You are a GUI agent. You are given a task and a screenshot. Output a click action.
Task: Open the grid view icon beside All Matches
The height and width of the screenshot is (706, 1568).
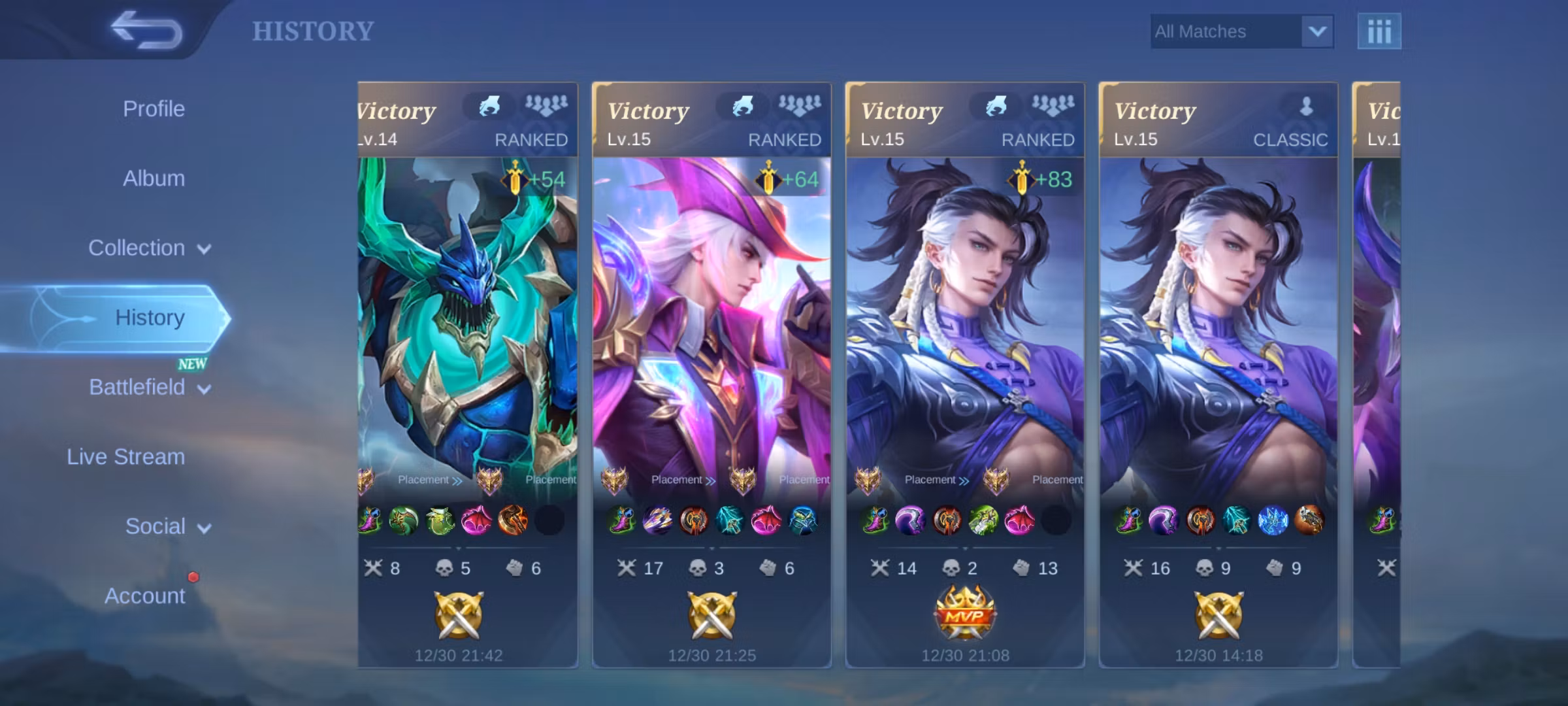click(1380, 30)
